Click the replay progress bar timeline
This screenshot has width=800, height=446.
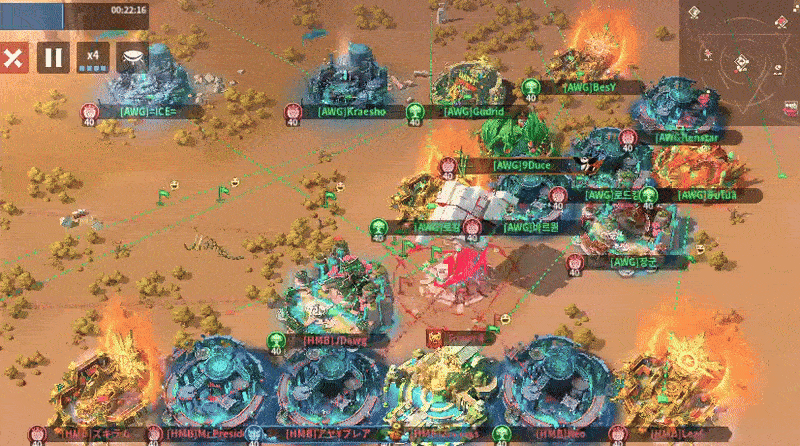[75, 9]
